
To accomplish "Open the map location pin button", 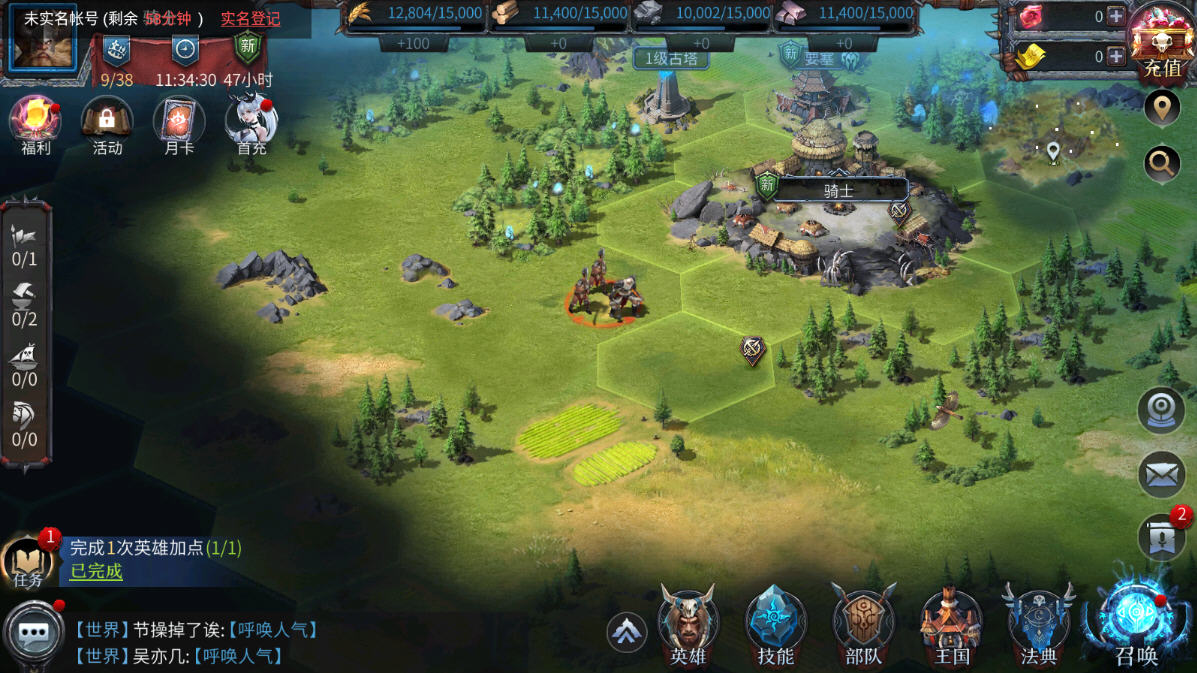I will pyautogui.click(x=1161, y=108).
